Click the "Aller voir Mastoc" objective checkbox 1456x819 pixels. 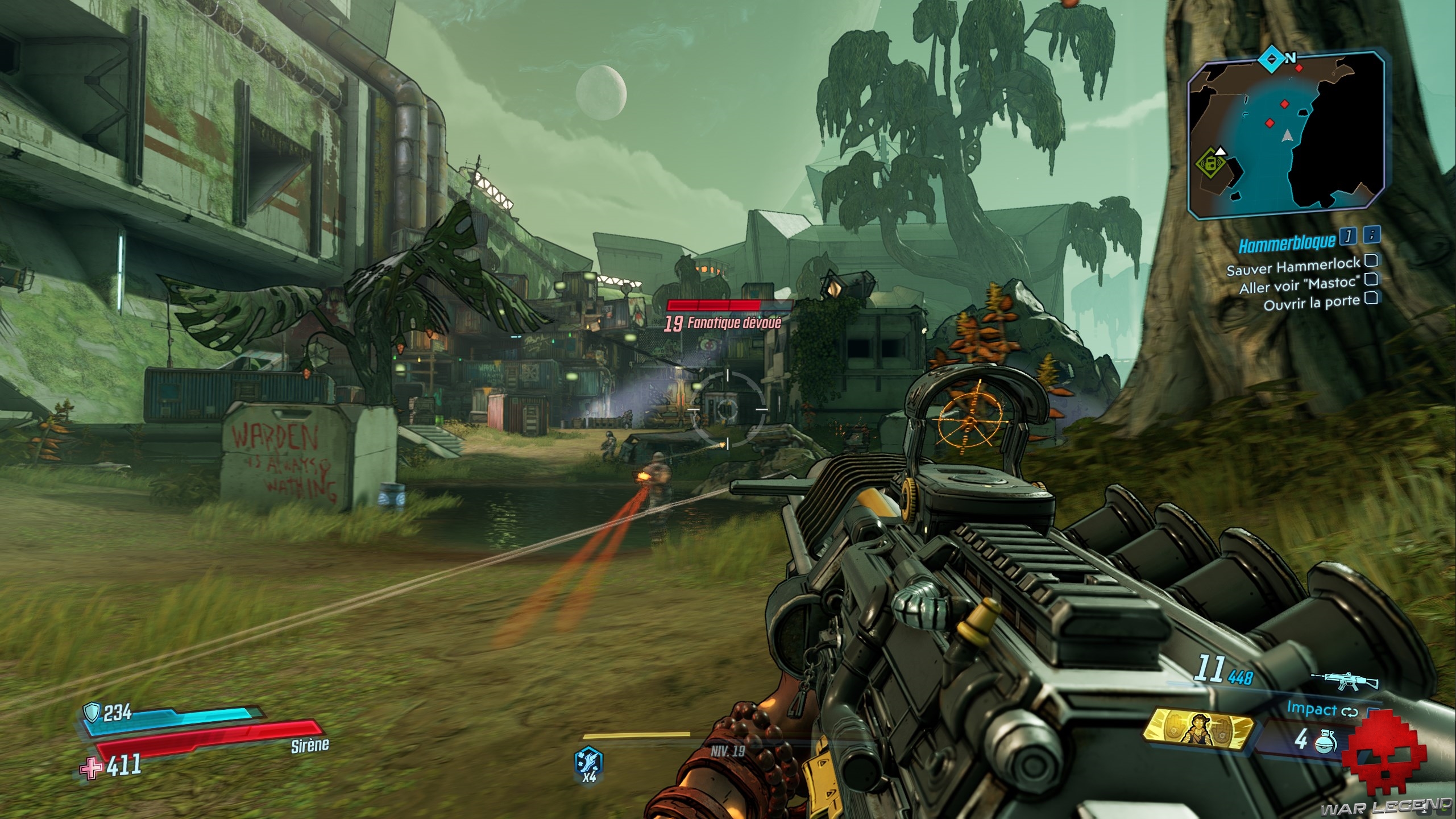coord(1371,279)
